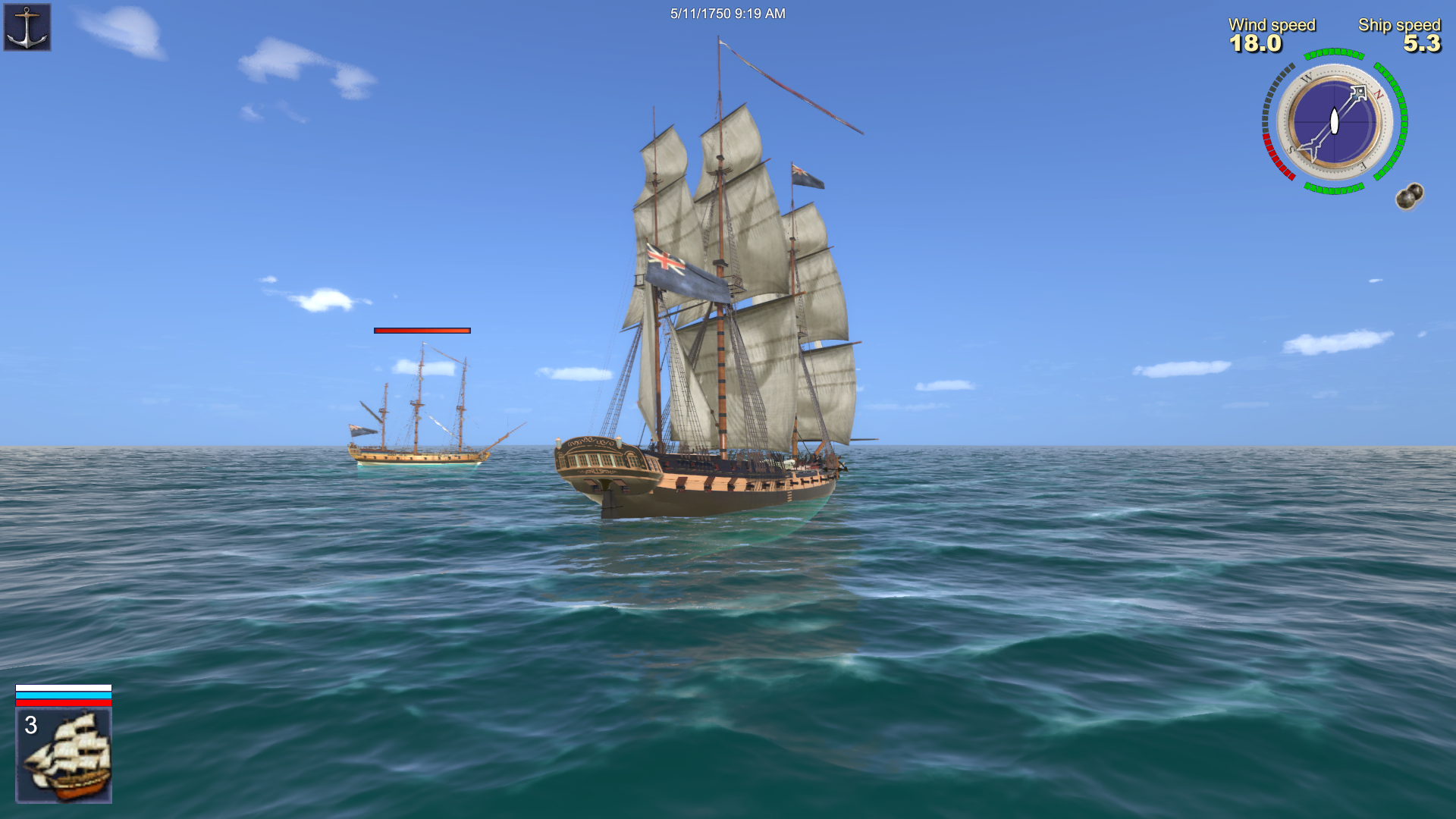The width and height of the screenshot is (1456, 819).
Task: Click the enemy ship's red health bar
Action: 422,331
